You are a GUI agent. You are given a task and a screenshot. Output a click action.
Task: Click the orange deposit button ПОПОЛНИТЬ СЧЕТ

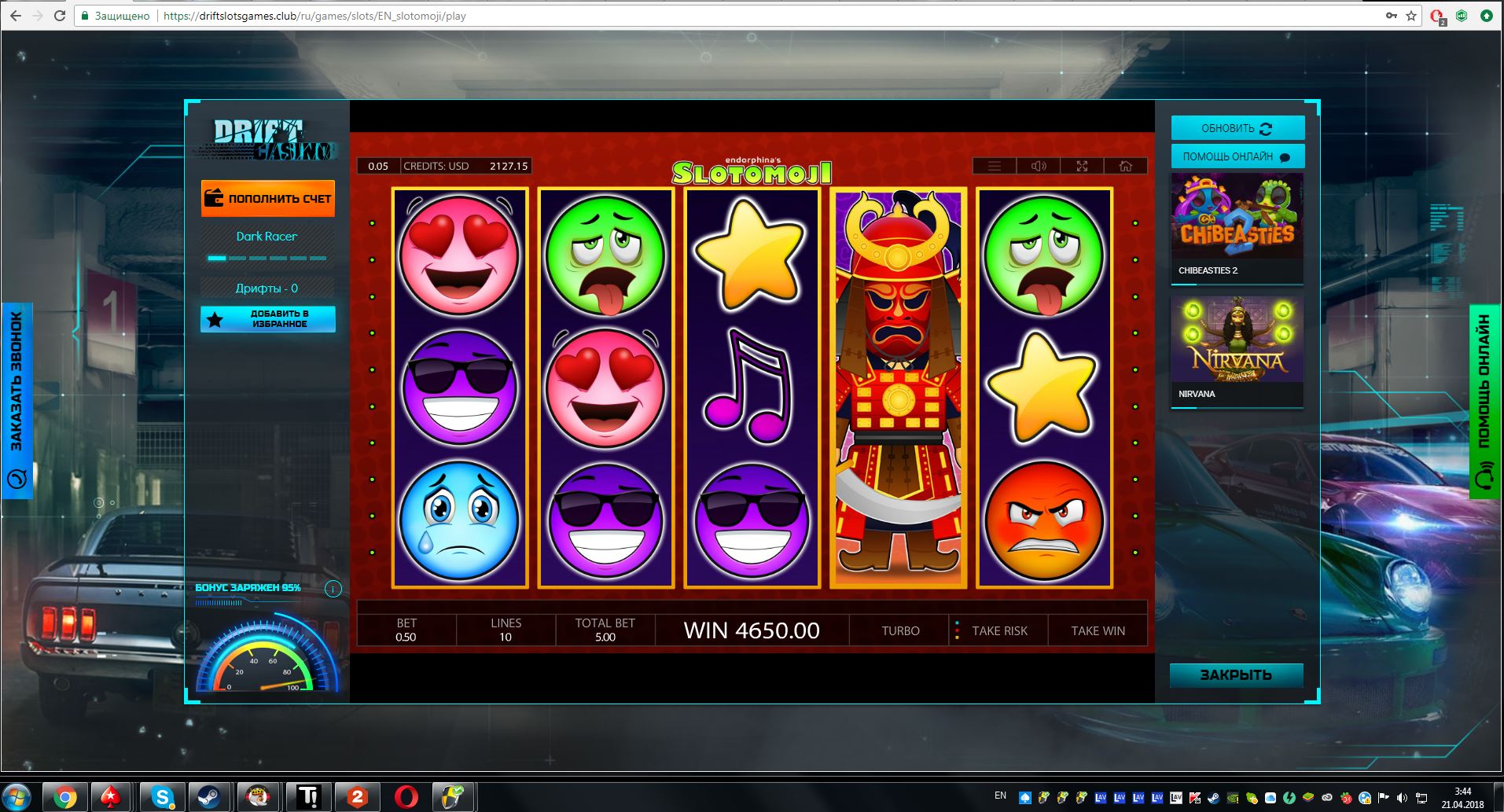pos(268,198)
